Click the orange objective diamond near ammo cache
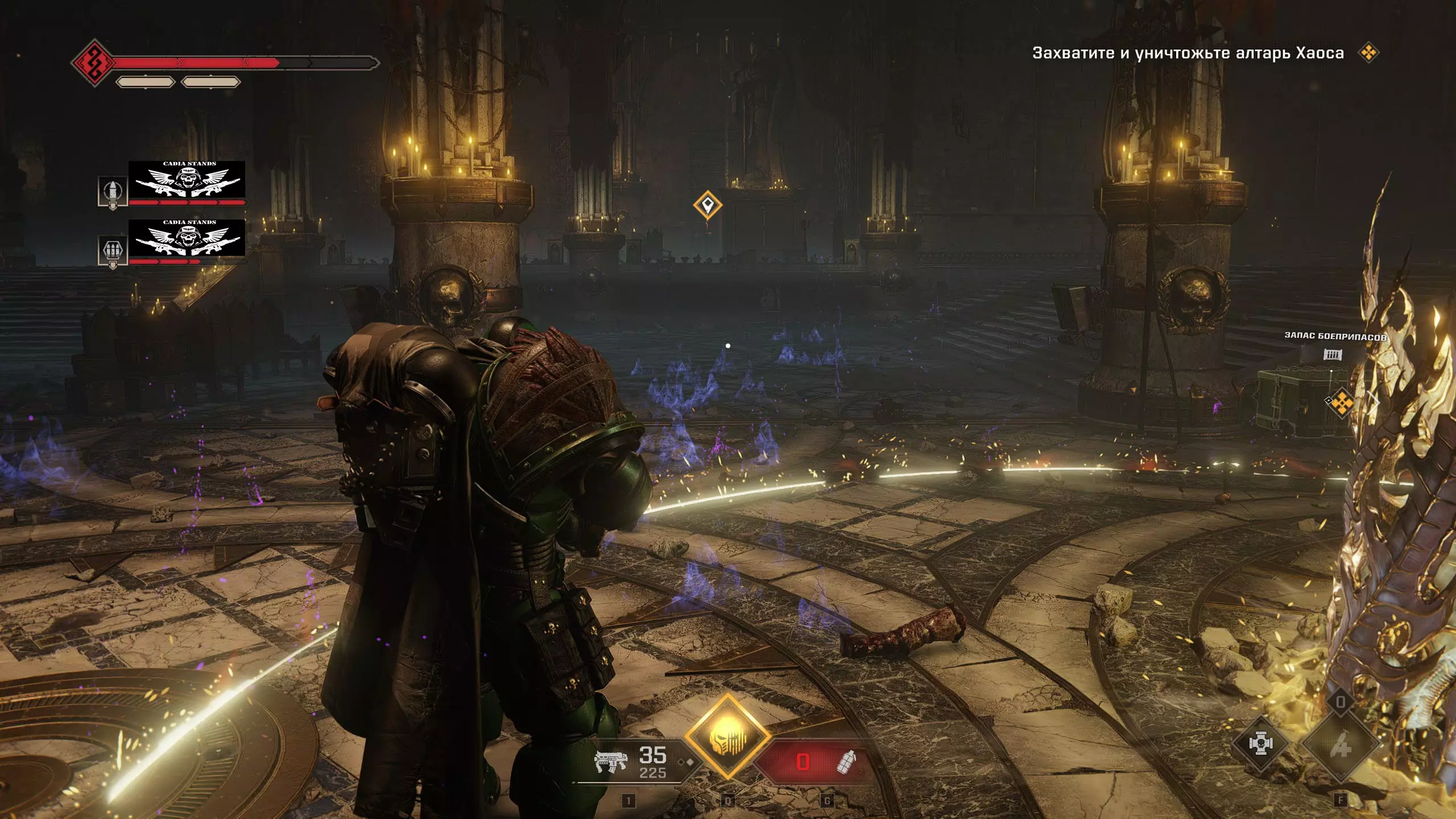Viewport: 1456px width, 819px height. [1342, 402]
